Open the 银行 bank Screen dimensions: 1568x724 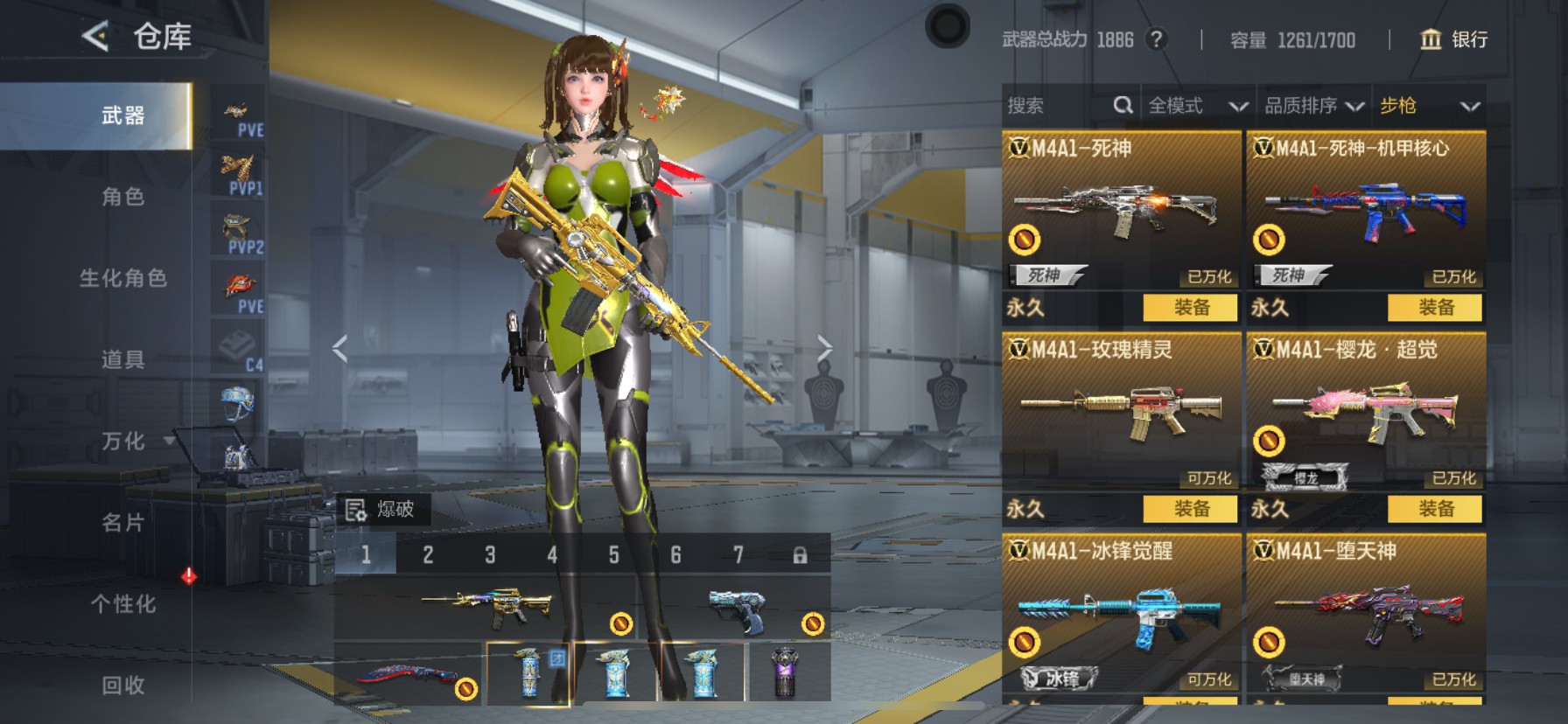(1453, 39)
